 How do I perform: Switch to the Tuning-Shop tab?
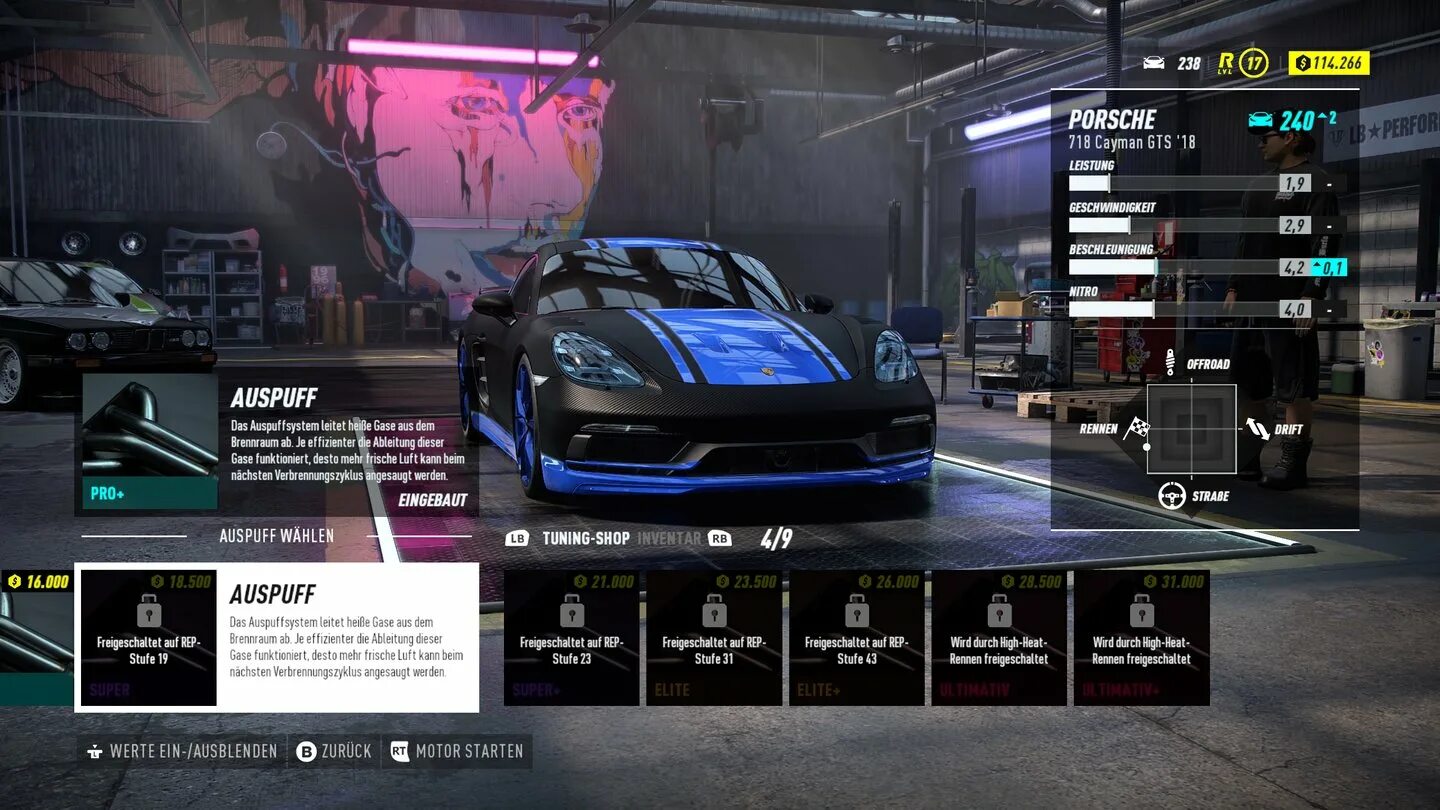(x=585, y=538)
